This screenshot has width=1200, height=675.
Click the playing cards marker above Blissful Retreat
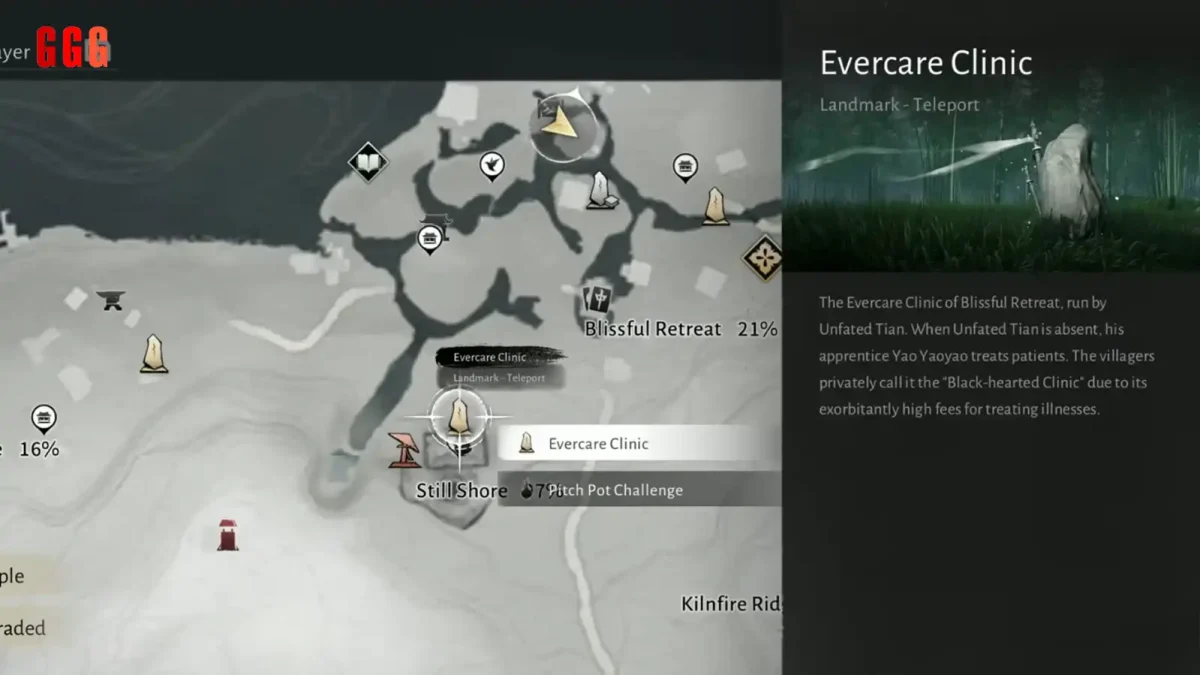pyautogui.click(x=597, y=298)
